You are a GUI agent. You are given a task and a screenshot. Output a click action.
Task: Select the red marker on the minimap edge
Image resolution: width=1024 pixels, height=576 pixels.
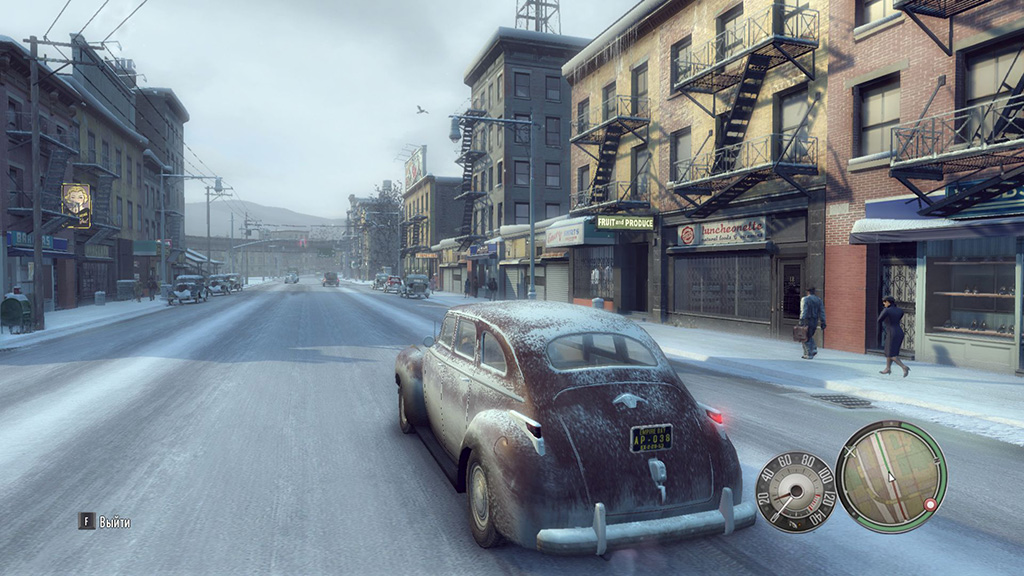tap(930, 505)
